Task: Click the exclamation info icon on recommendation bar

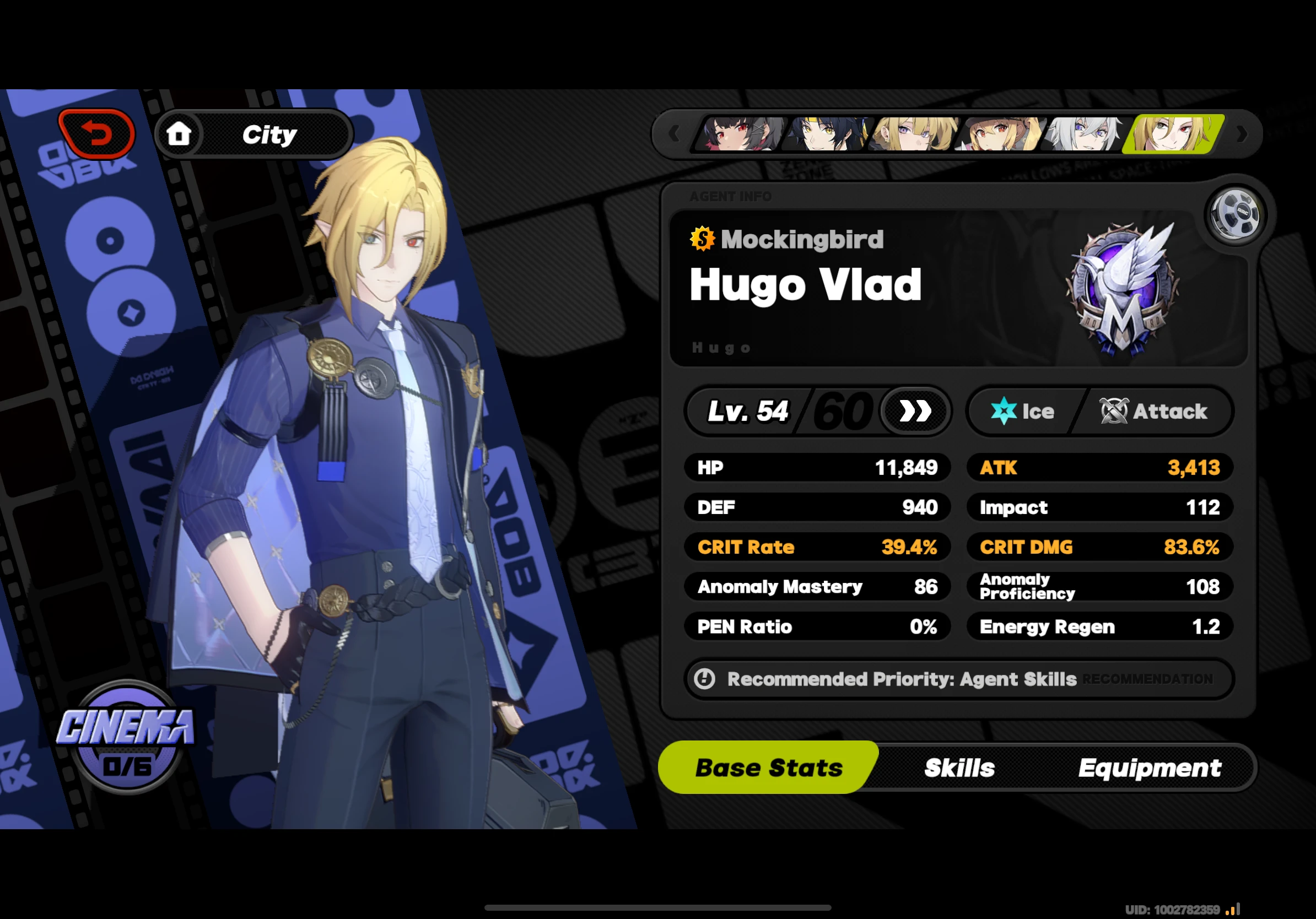Action: [704, 679]
